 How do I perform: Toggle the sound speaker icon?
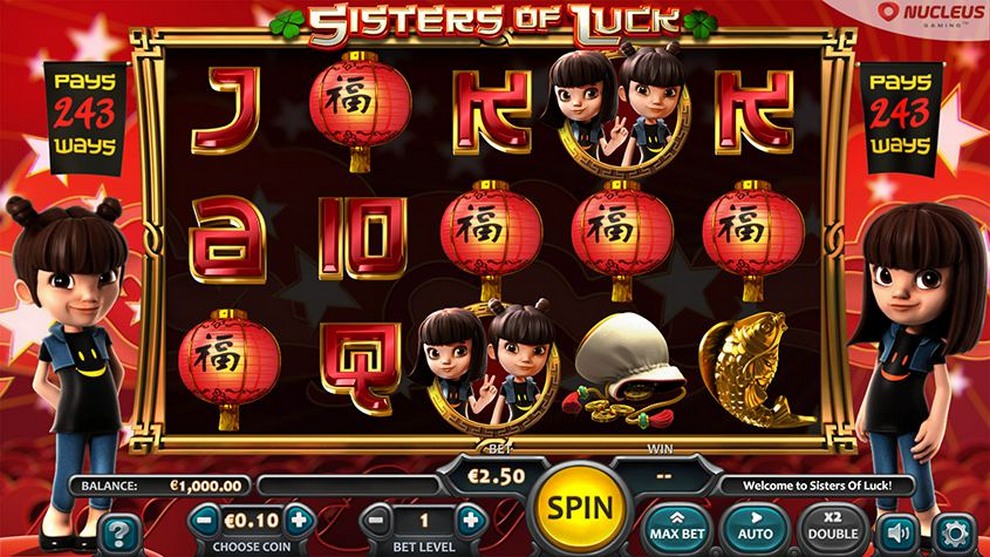[x=897, y=532]
